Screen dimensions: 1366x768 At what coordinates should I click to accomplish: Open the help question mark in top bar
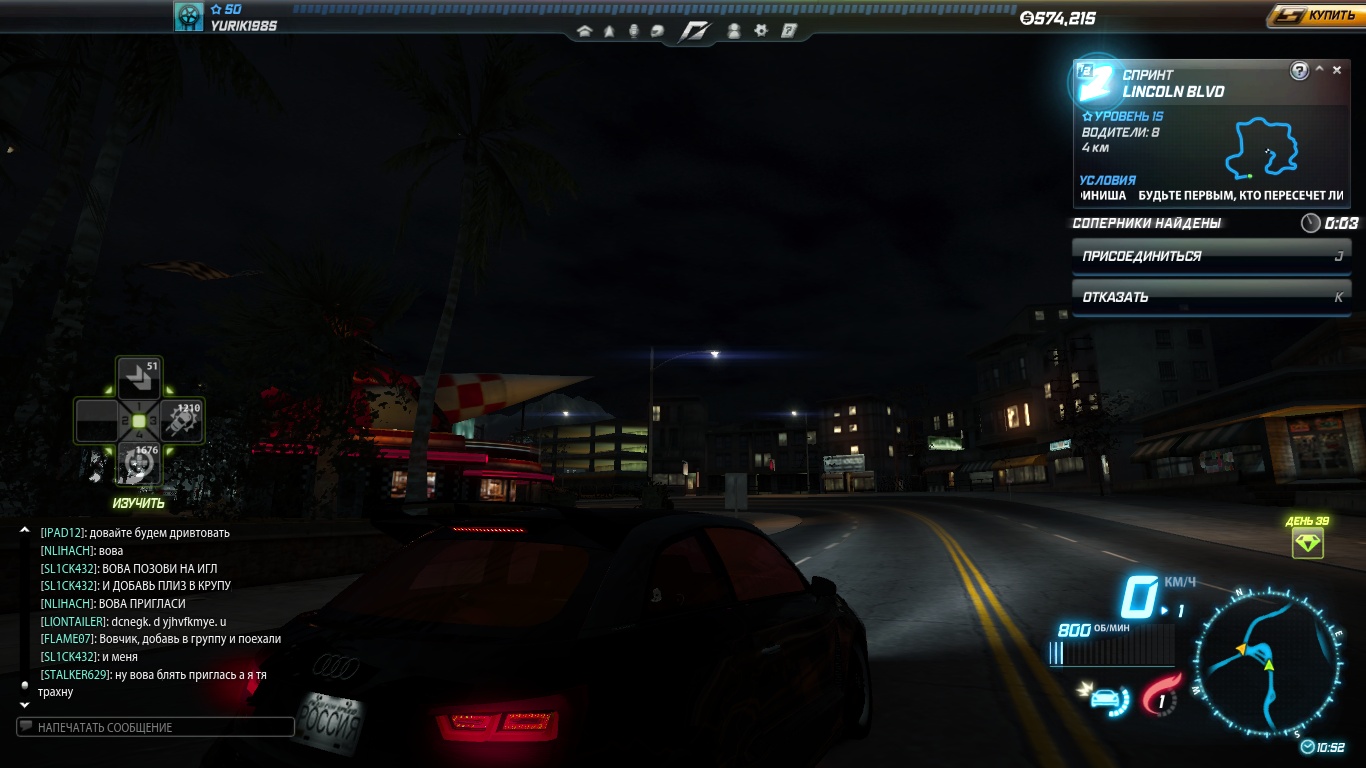(x=788, y=31)
